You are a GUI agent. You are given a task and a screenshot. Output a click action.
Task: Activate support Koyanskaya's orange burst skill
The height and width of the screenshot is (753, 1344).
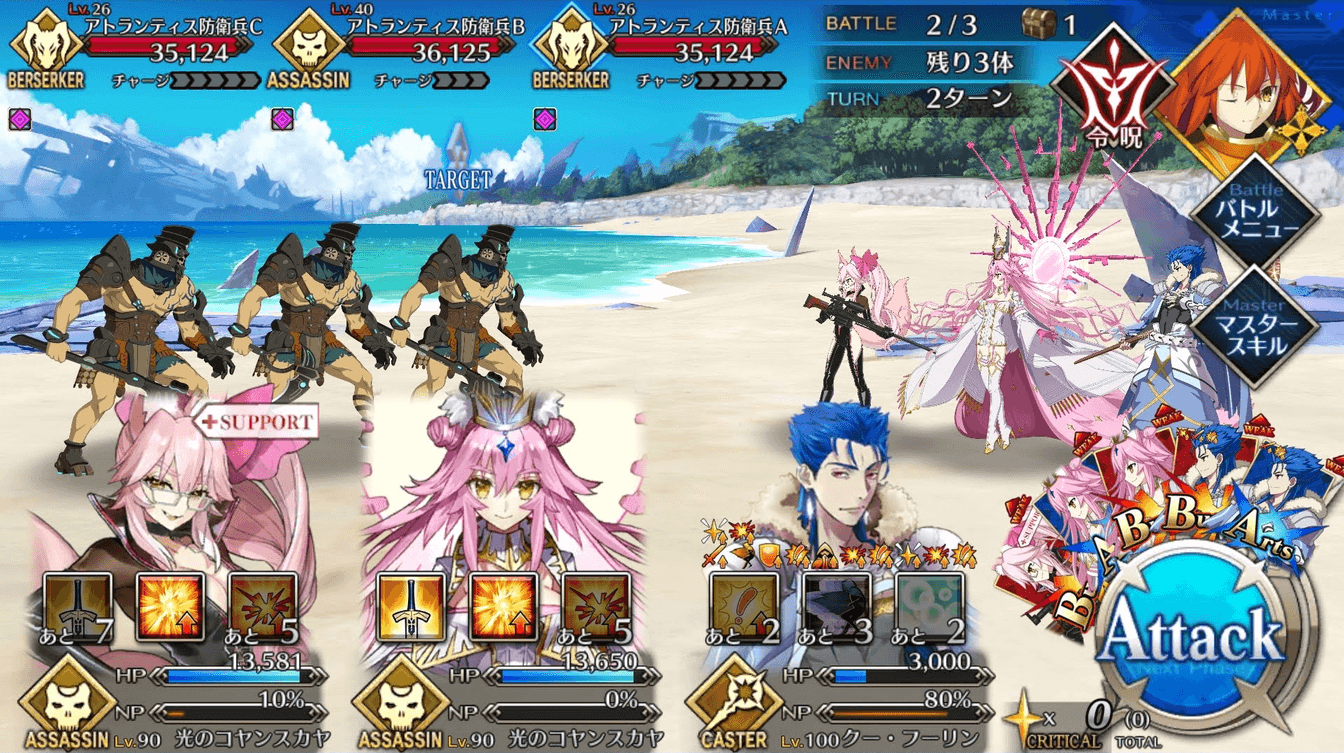(171, 607)
